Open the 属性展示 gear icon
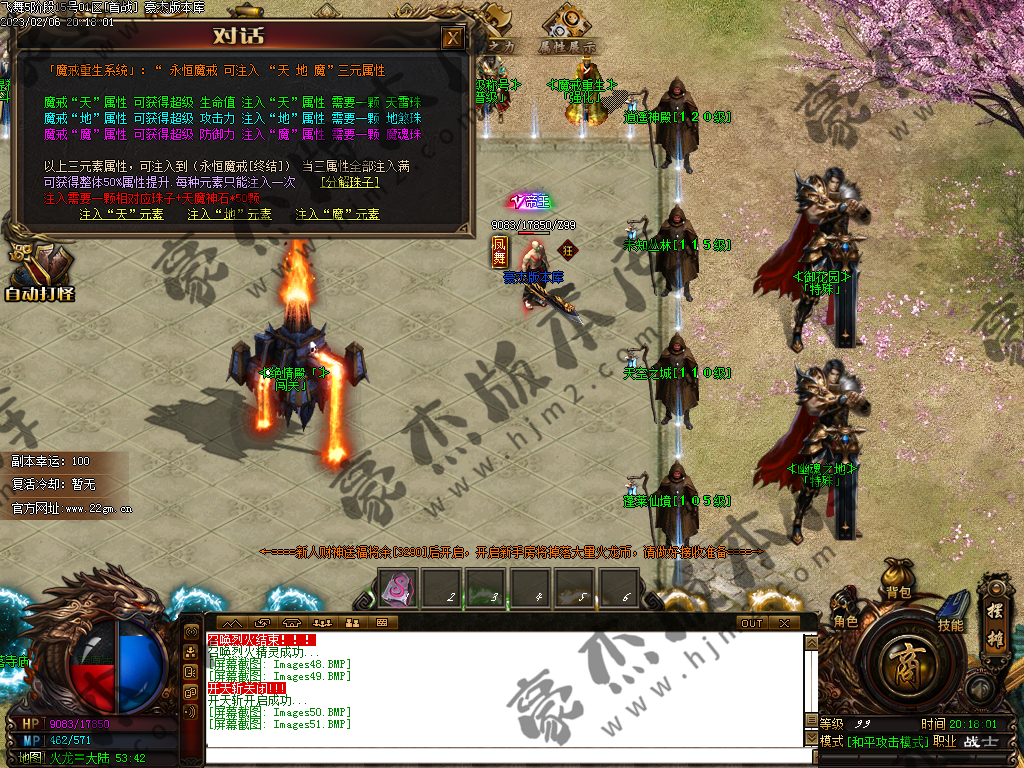This screenshot has width=1024, height=768. pyautogui.click(x=568, y=25)
